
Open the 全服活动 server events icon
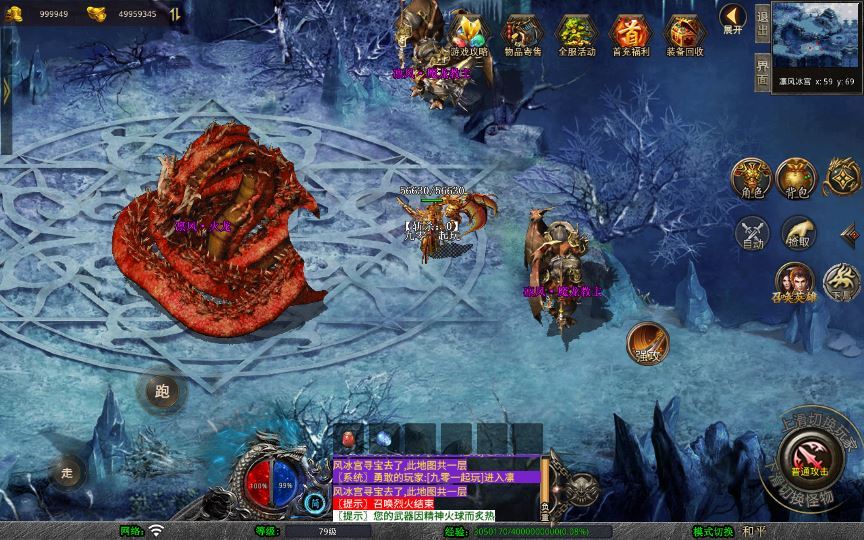576,34
